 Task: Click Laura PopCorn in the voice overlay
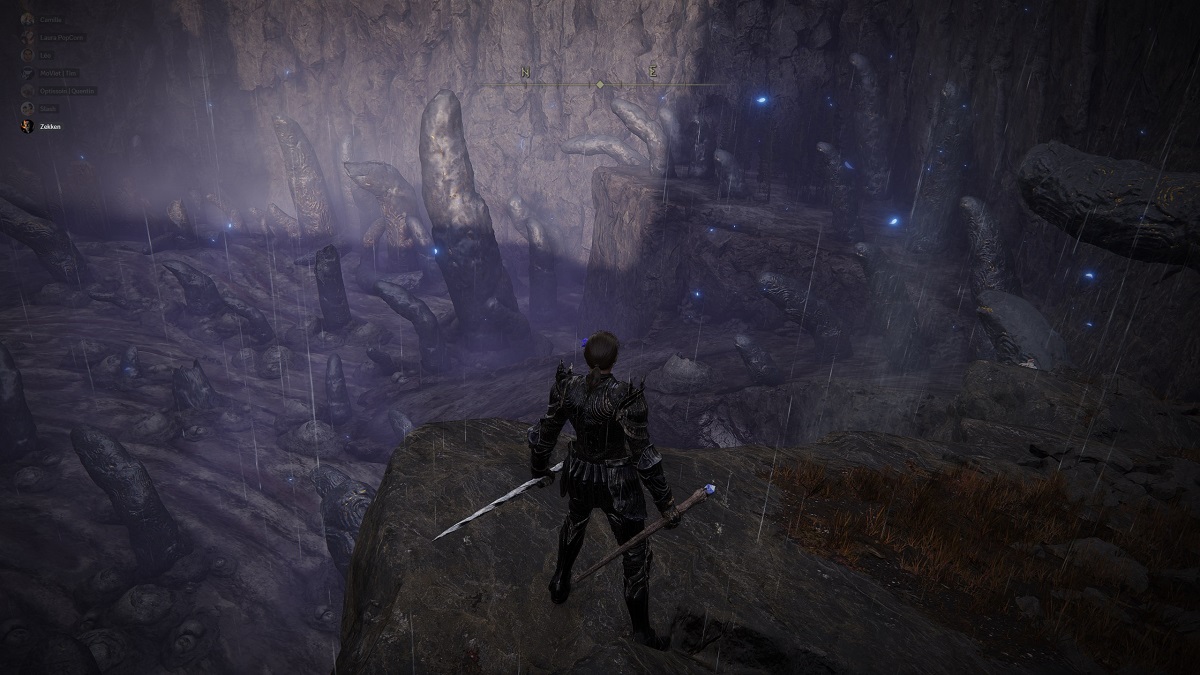62,37
